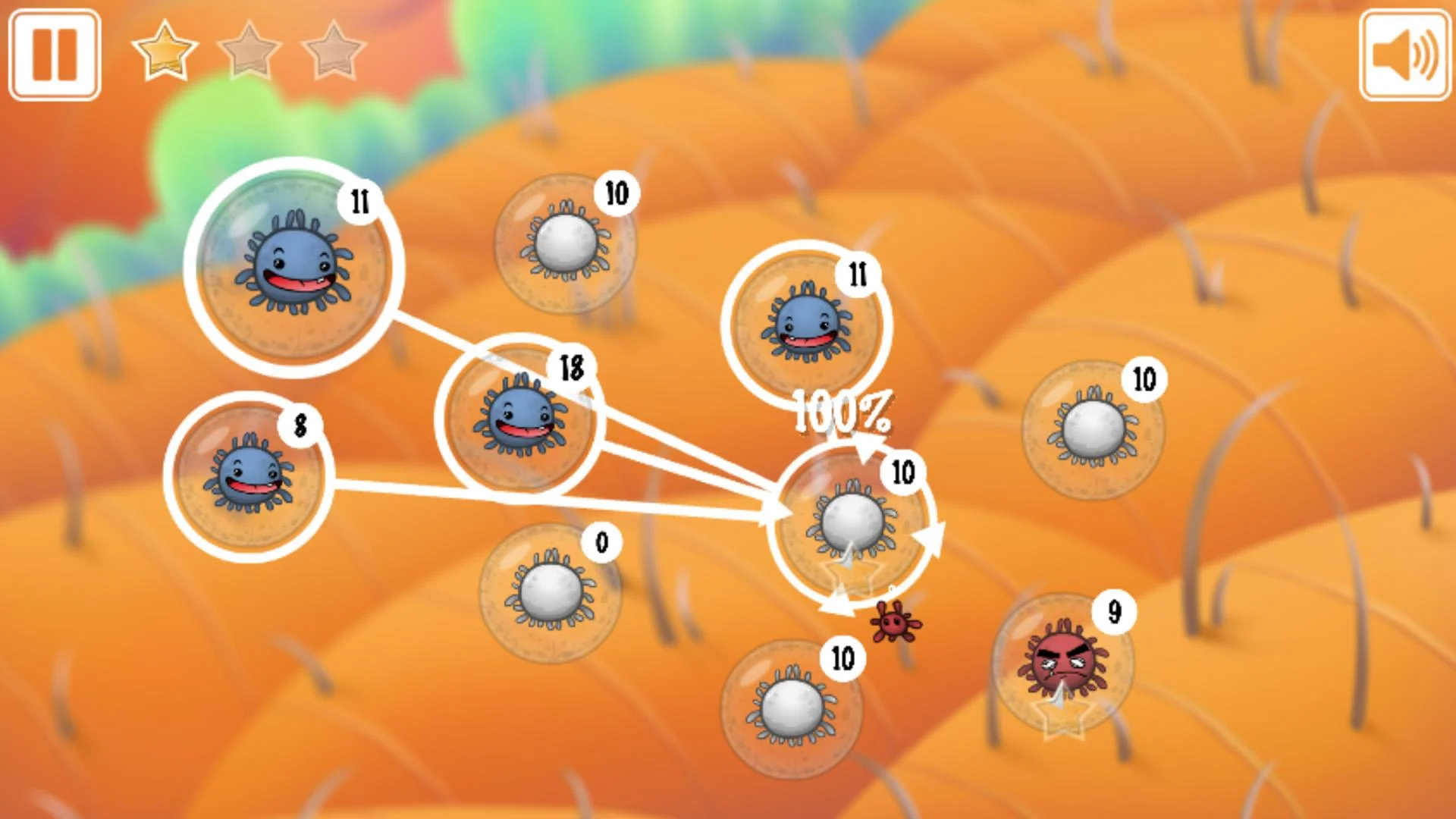Select the neutral cell labeled 10 at top
The height and width of the screenshot is (819, 1456).
565,243
